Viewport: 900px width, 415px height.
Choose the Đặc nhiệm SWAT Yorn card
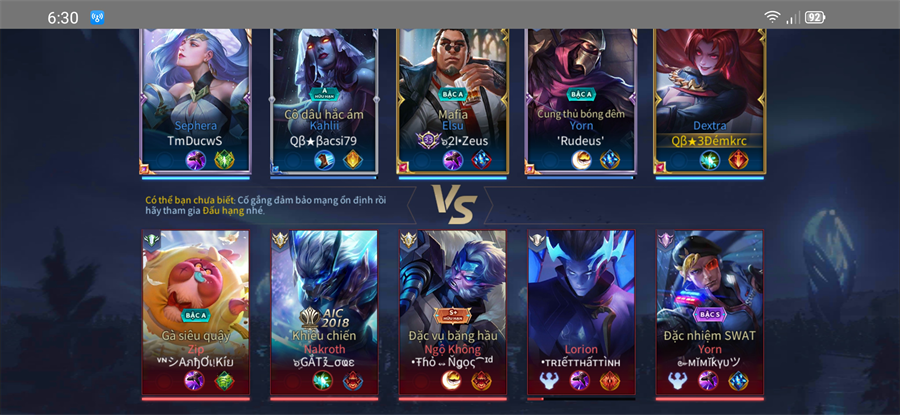709,312
